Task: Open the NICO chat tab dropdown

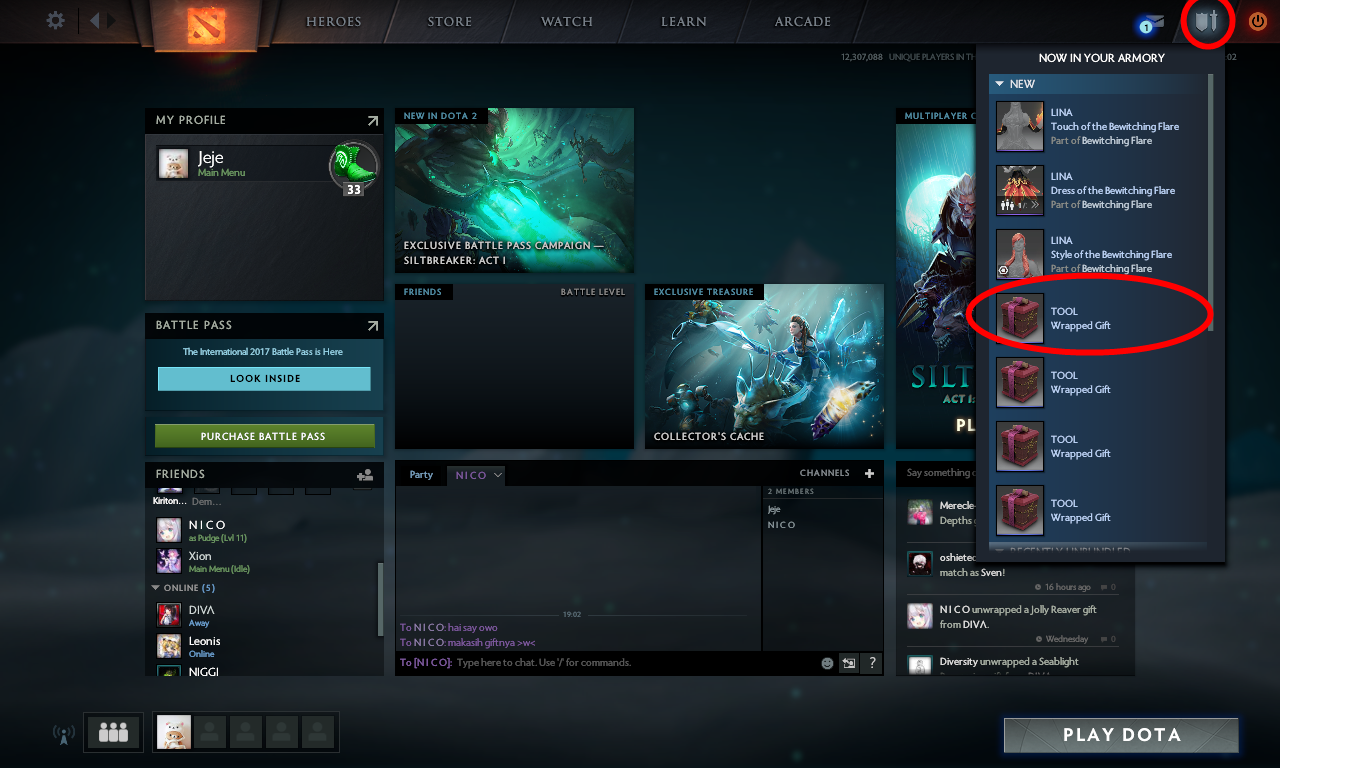Action: [x=499, y=475]
